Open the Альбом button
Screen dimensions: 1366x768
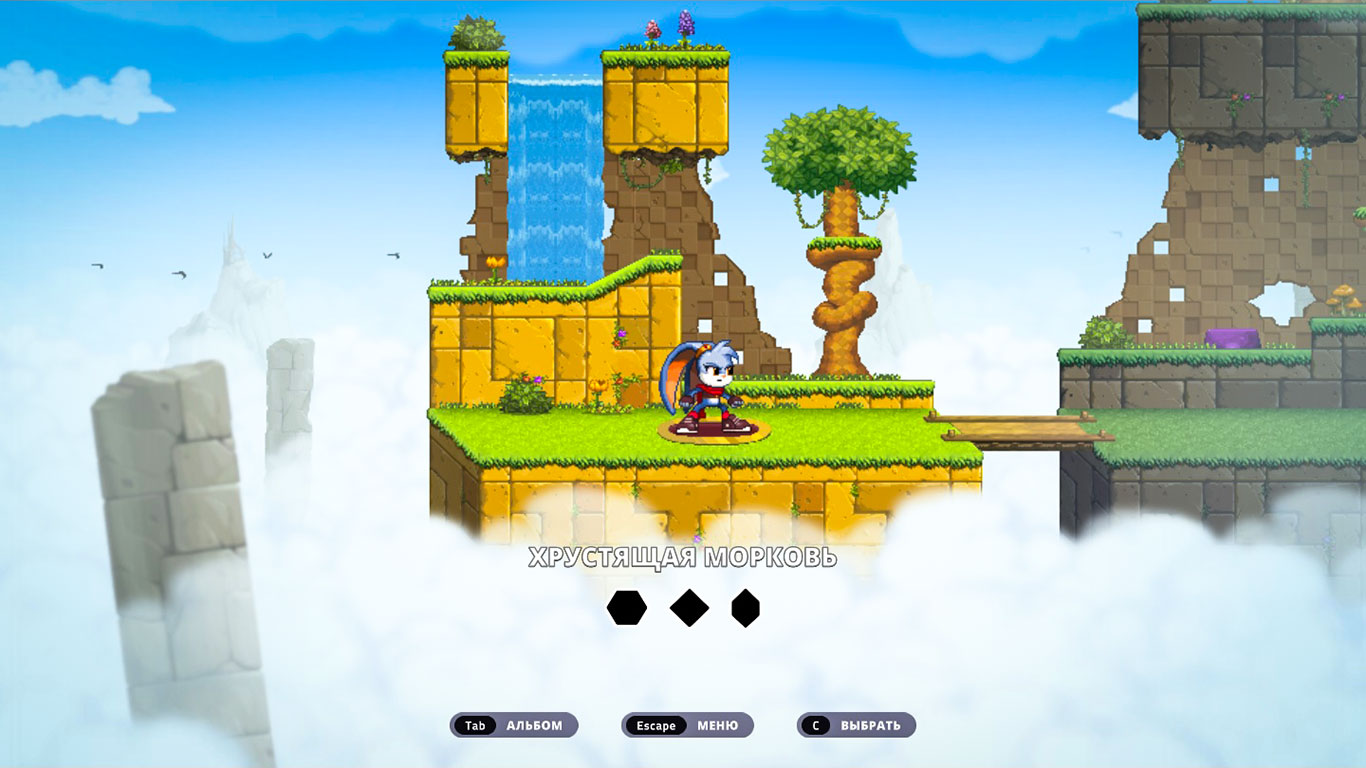(x=514, y=725)
